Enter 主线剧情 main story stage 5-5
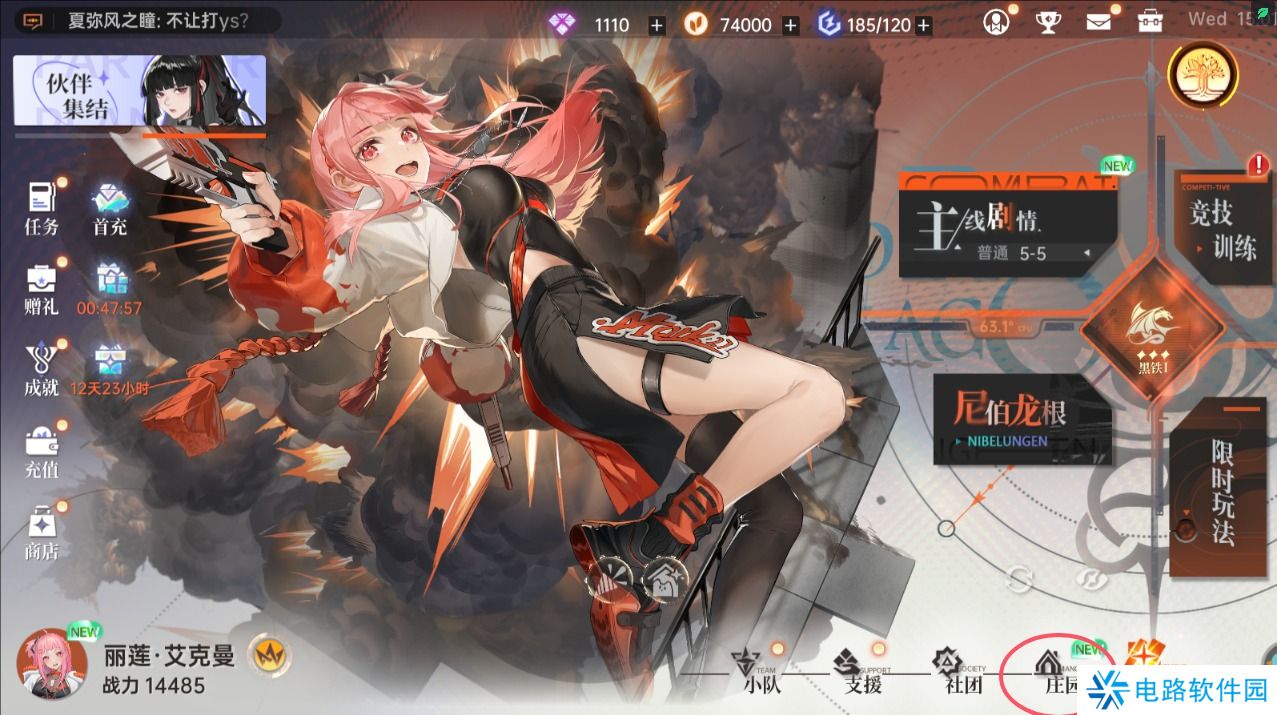 point(1007,231)
